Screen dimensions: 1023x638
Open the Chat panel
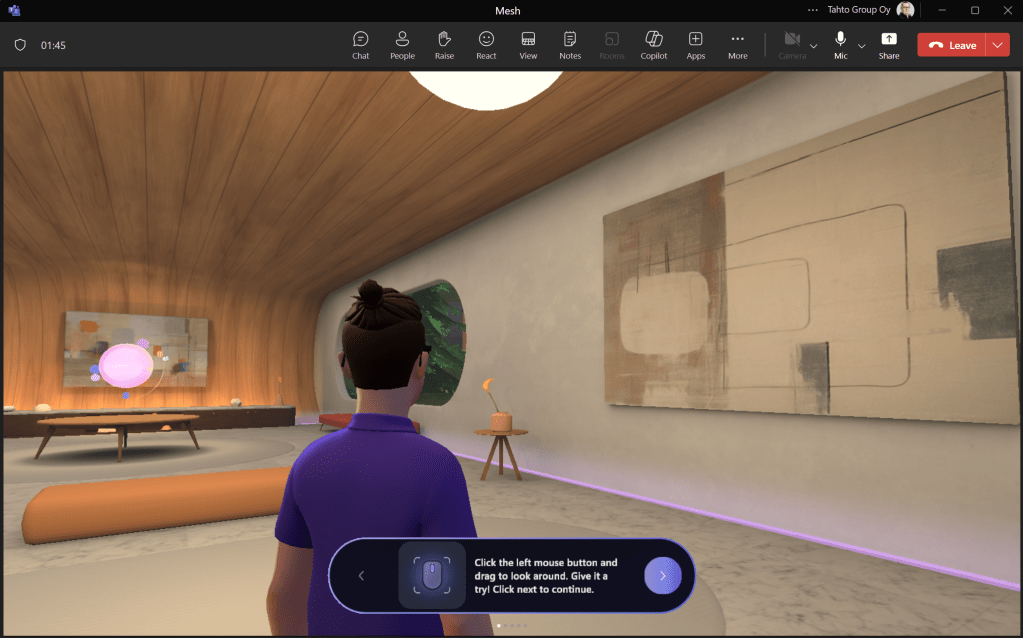[x=361, y=44]
